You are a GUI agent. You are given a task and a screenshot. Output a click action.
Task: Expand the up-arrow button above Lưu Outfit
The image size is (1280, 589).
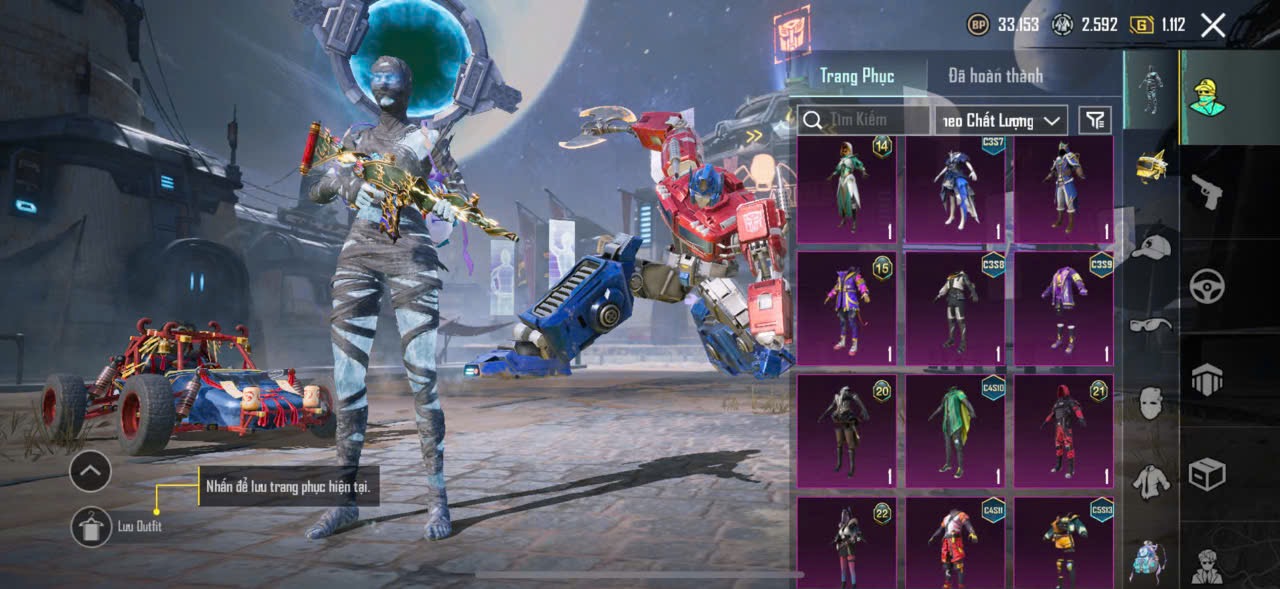[90, 470]
